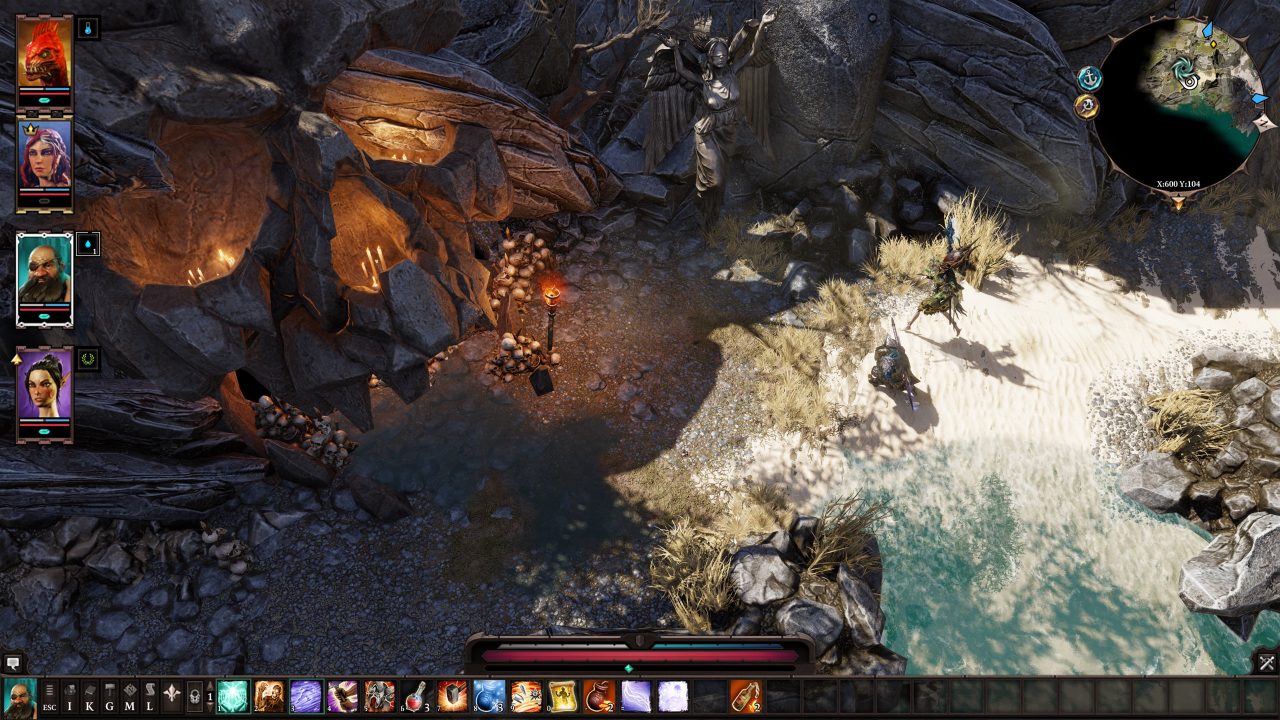Open the skills book K button
The width and height of the screenshot is (1280, 720).
pyautogui.click(x=90, y=696)
